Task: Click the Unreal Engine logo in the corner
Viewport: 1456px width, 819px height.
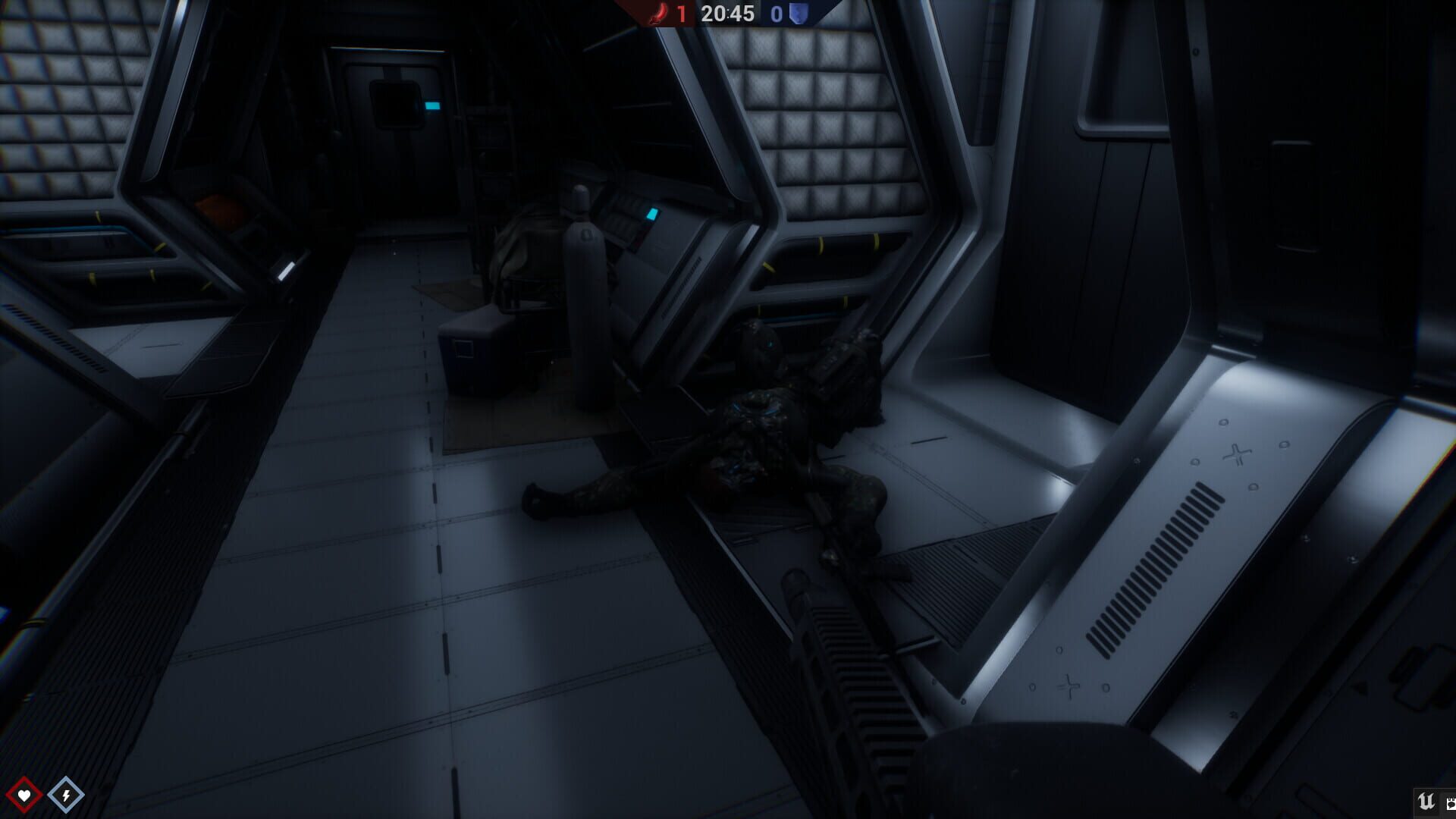Action: point(1426,801)
